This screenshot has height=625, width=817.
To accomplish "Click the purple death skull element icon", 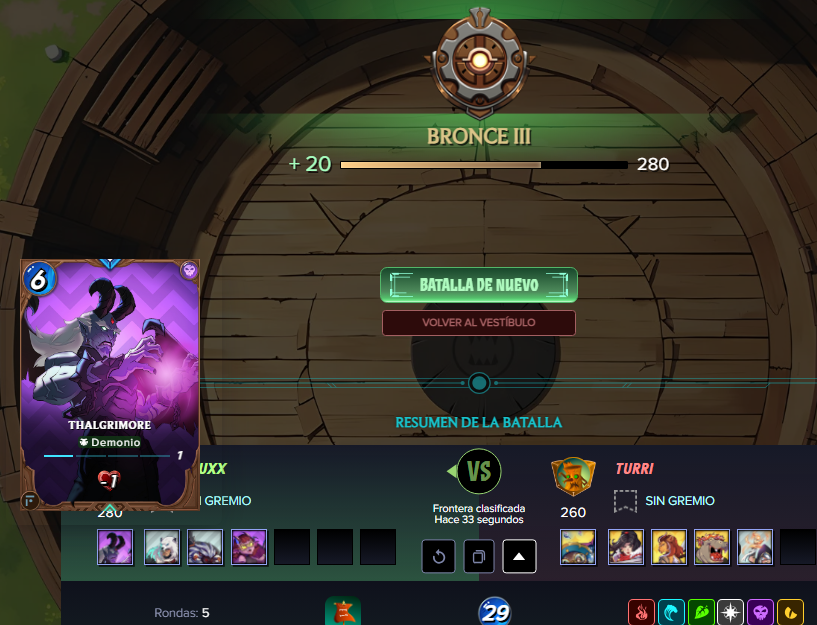I will click(761, 612).
